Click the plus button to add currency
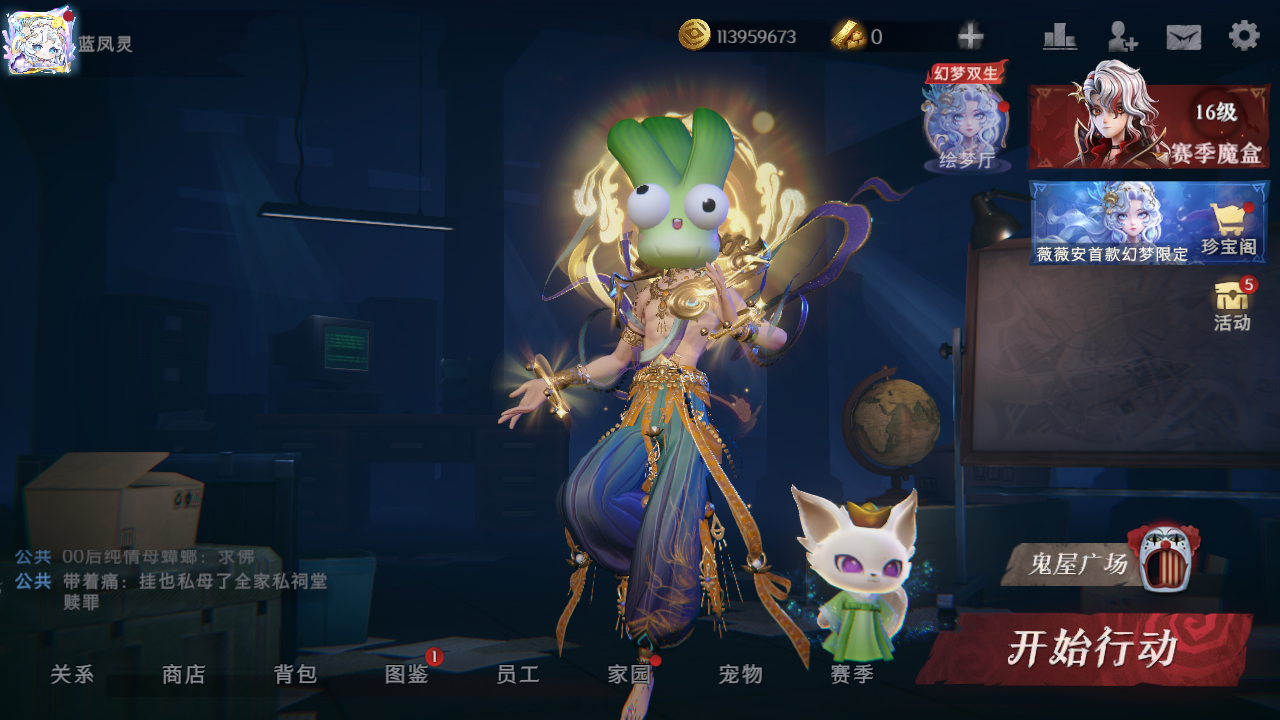 [970, 37]
